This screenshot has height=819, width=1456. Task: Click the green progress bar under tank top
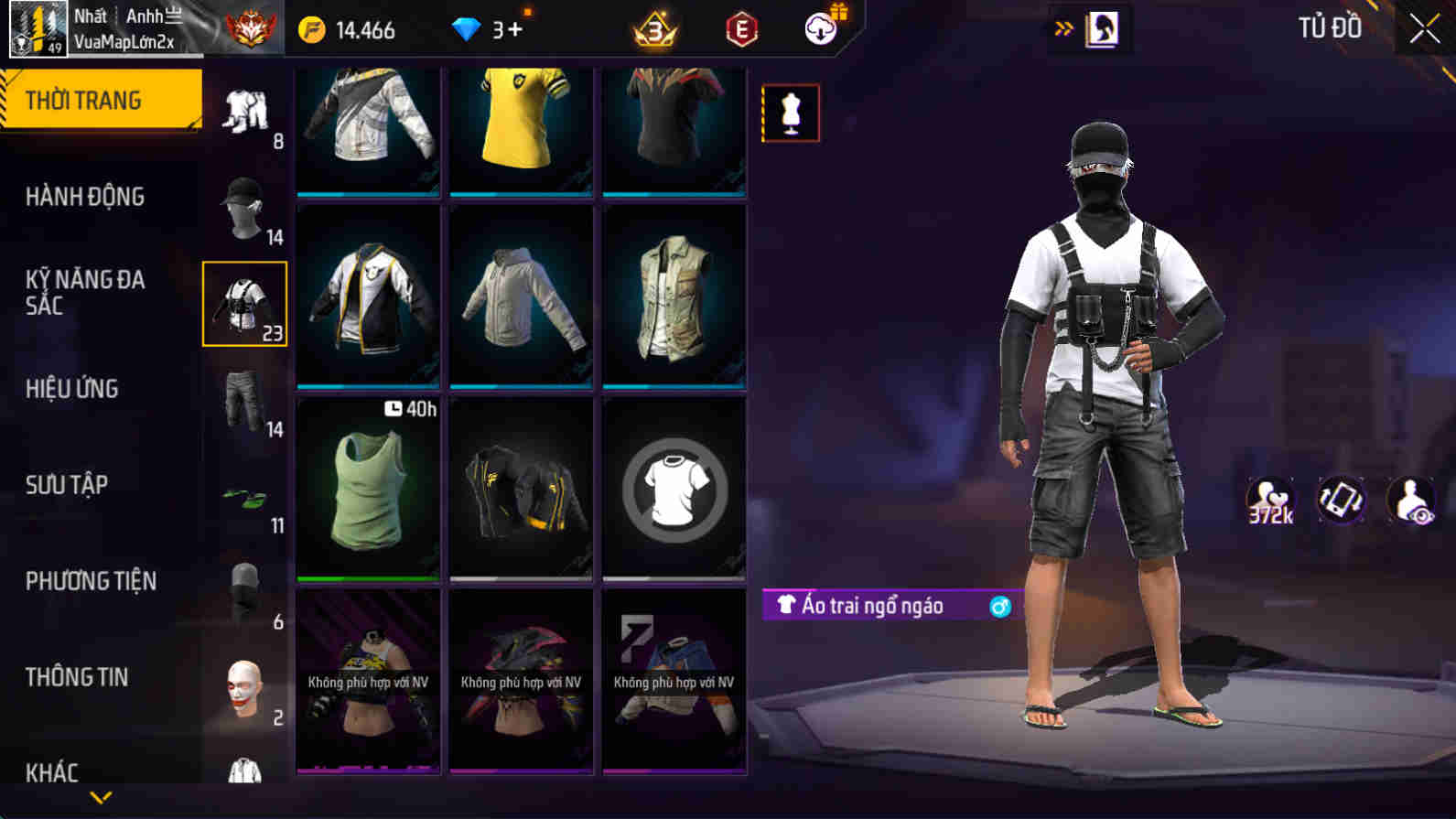pos(367,579)
